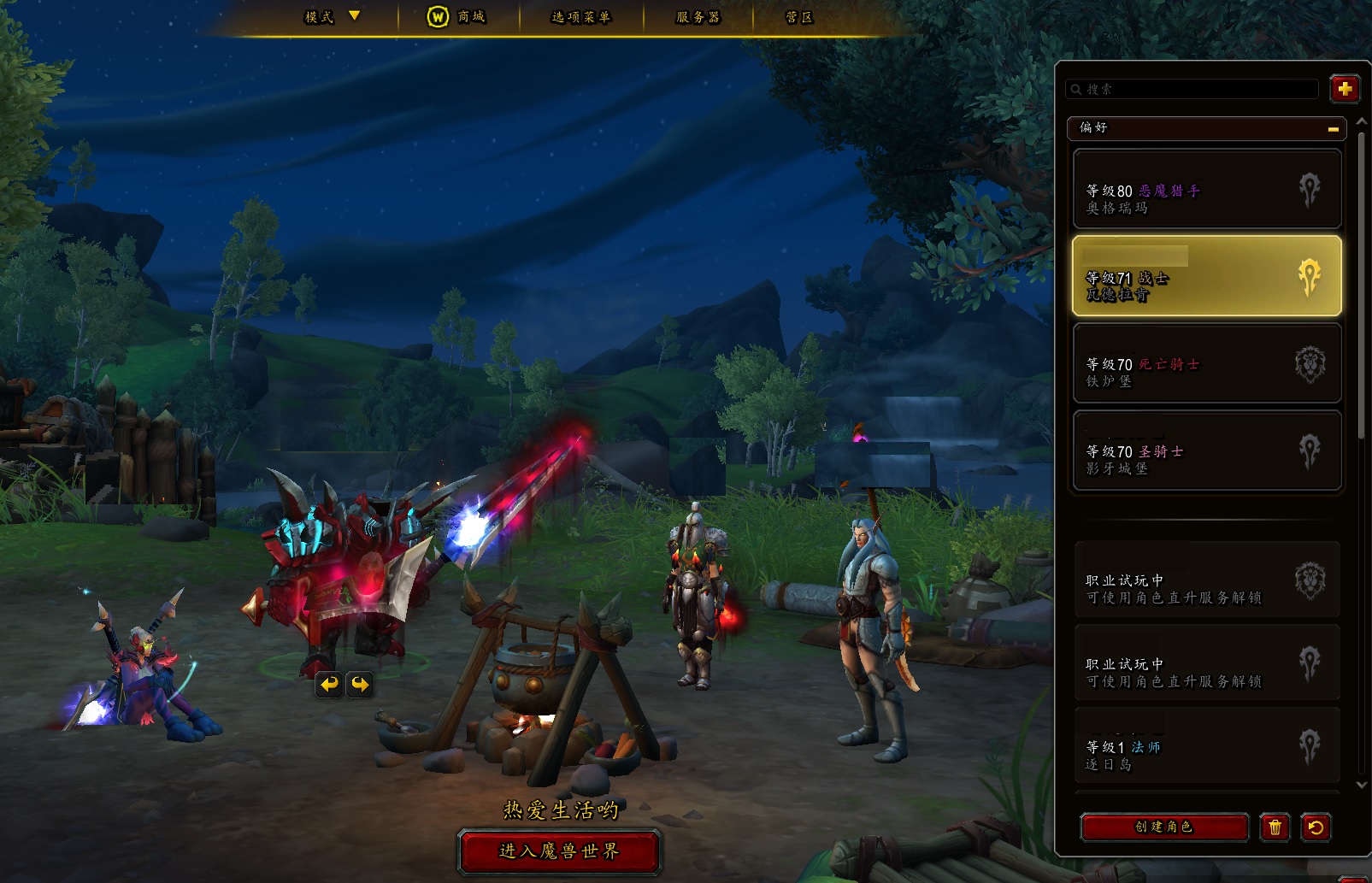The height and width of the screenshot is (883, 1372).
Task: Select the level 80 恶魔猎手 character
Action: [1206, 190]
